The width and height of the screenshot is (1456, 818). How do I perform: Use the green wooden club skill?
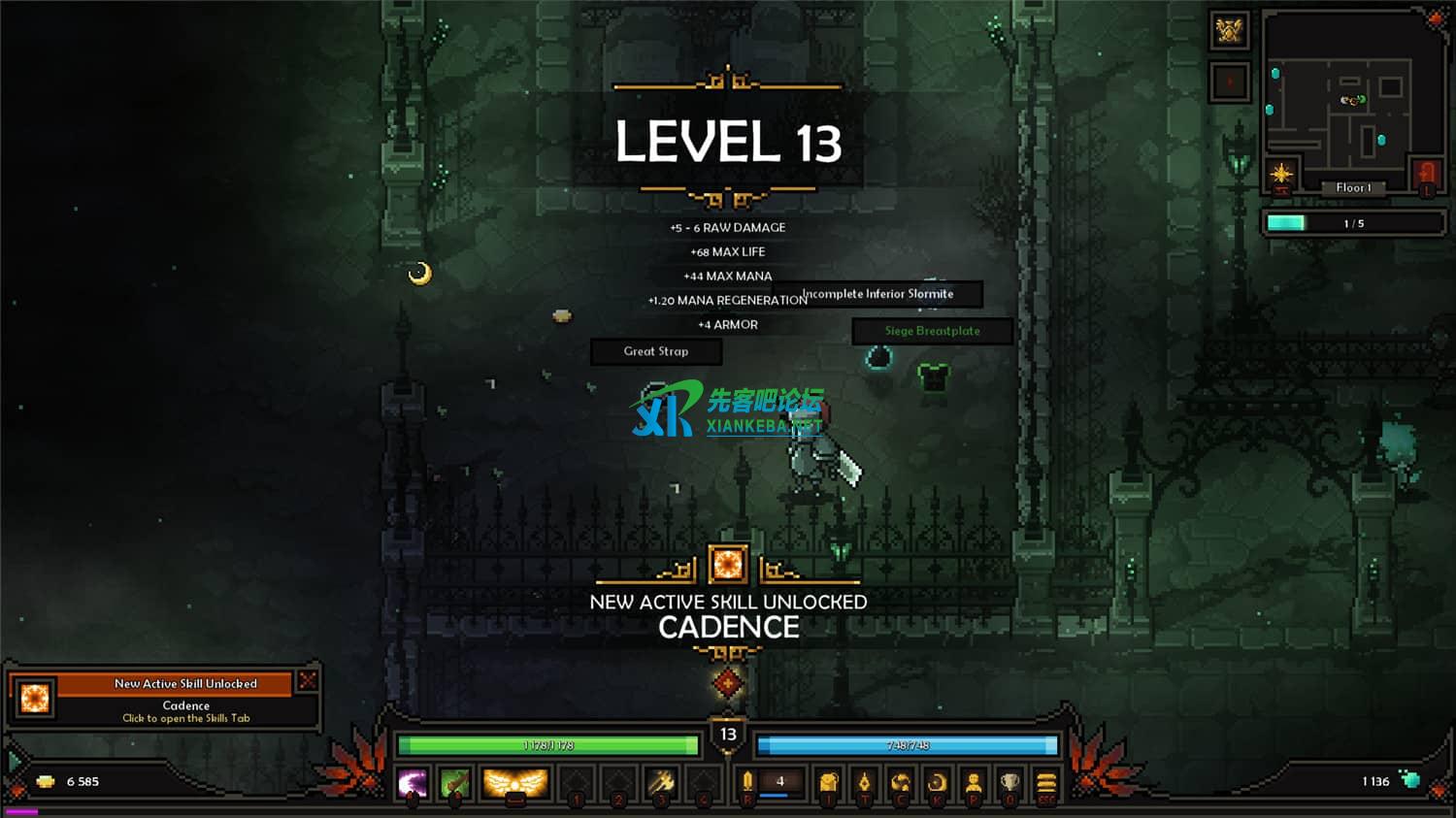[454, 782]
